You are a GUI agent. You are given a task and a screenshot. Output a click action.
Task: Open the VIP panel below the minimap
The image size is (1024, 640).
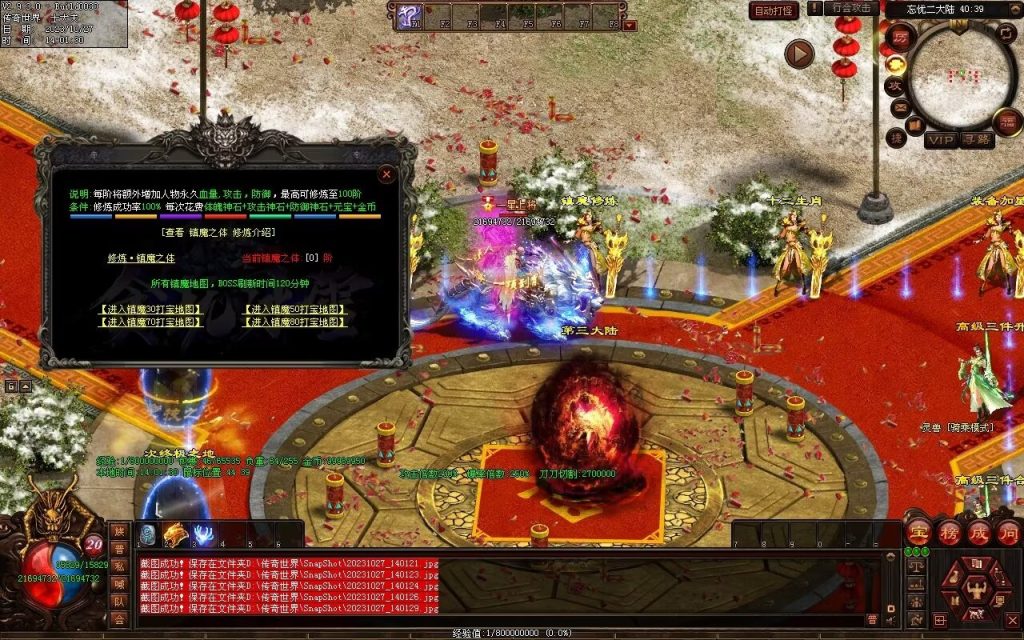click(941, 140)
